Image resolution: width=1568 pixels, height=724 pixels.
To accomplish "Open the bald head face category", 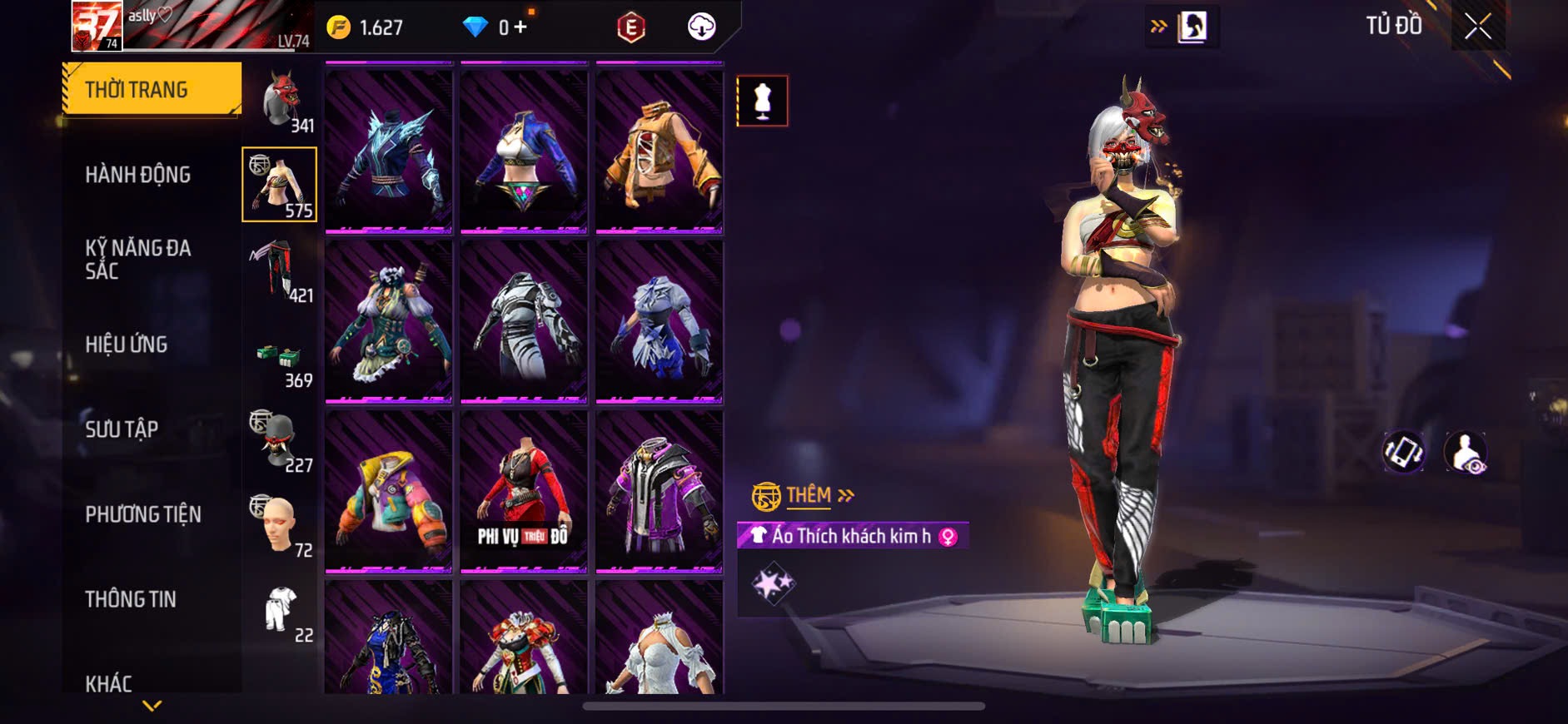I will pyautogui.click(x=280, y=524).
